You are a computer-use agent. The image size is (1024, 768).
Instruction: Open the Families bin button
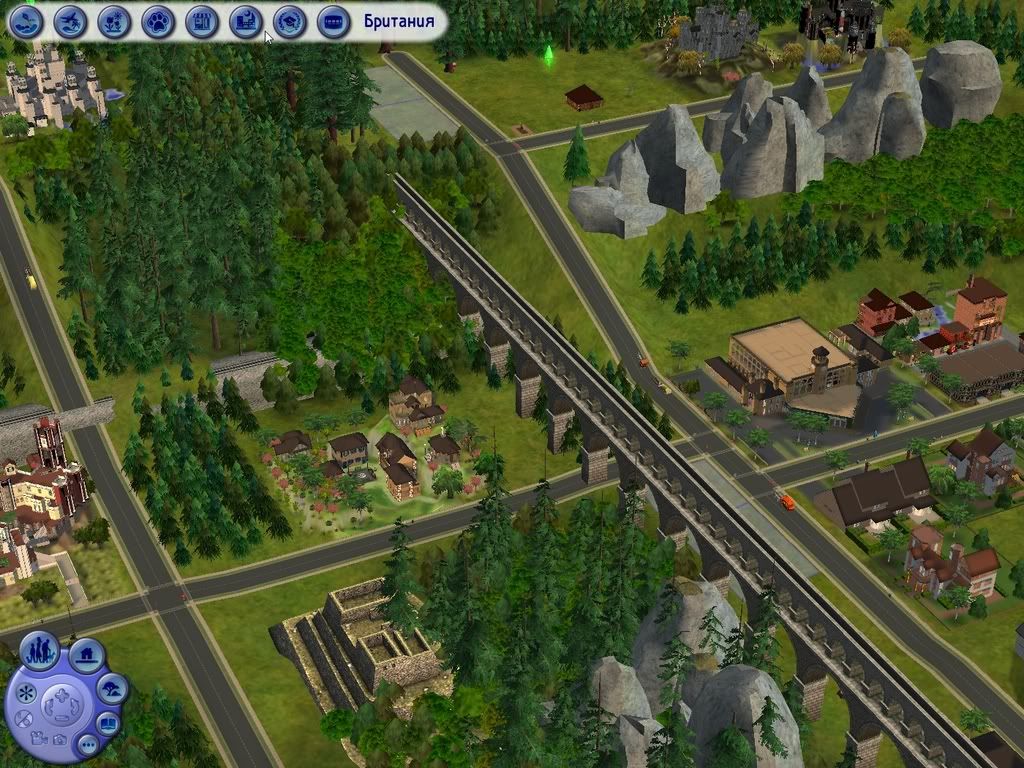point(40,651)
